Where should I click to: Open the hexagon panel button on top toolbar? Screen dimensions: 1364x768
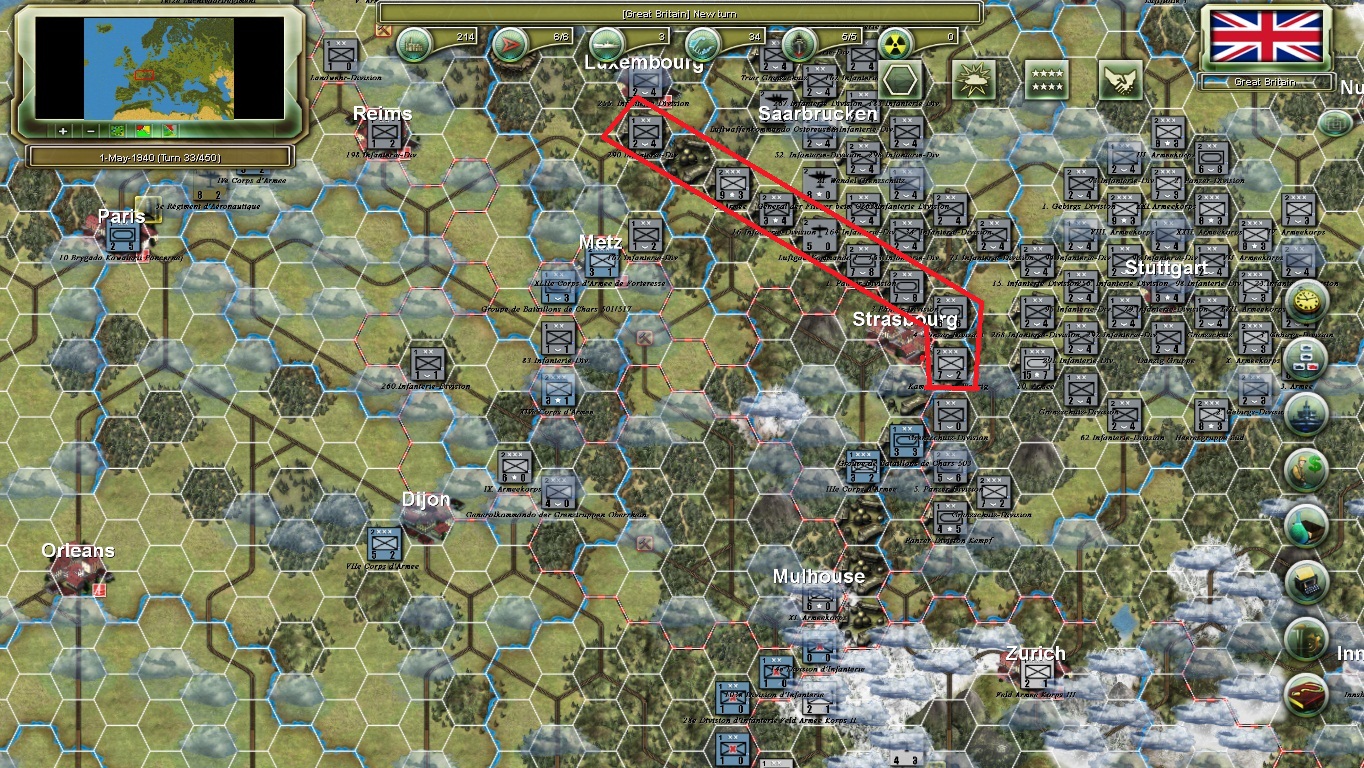pos(900,78)
